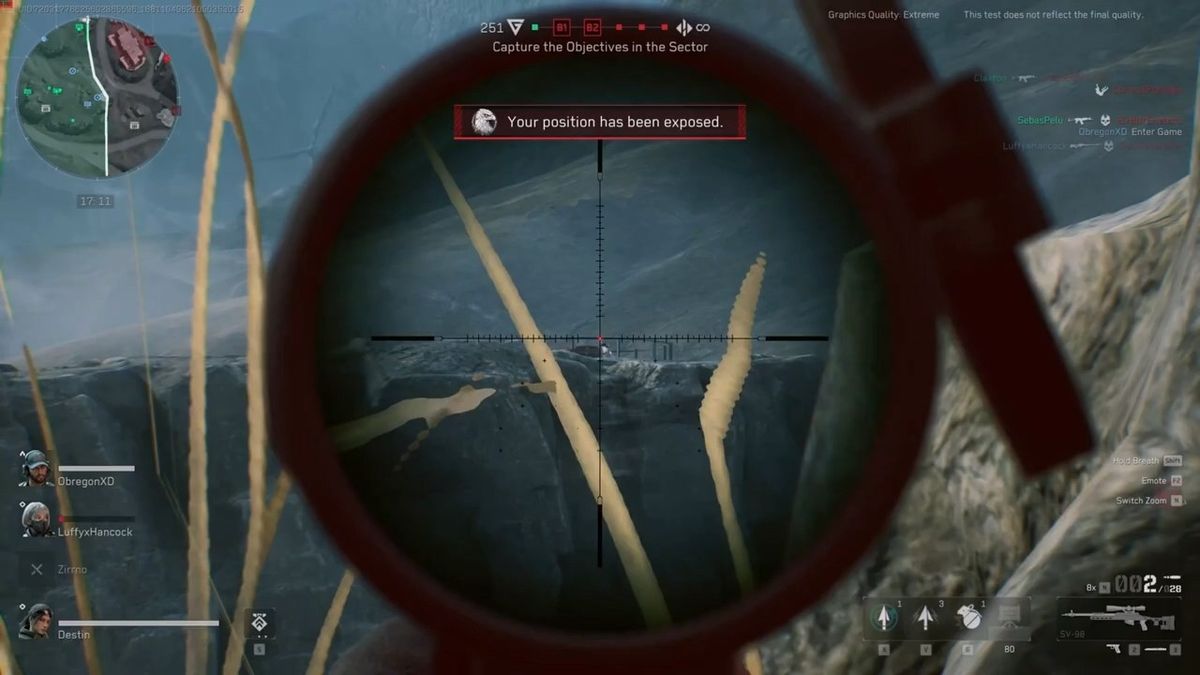Open the circular minimap
1200x675 pixels.
pyautogui.click(x=97, y=97)
